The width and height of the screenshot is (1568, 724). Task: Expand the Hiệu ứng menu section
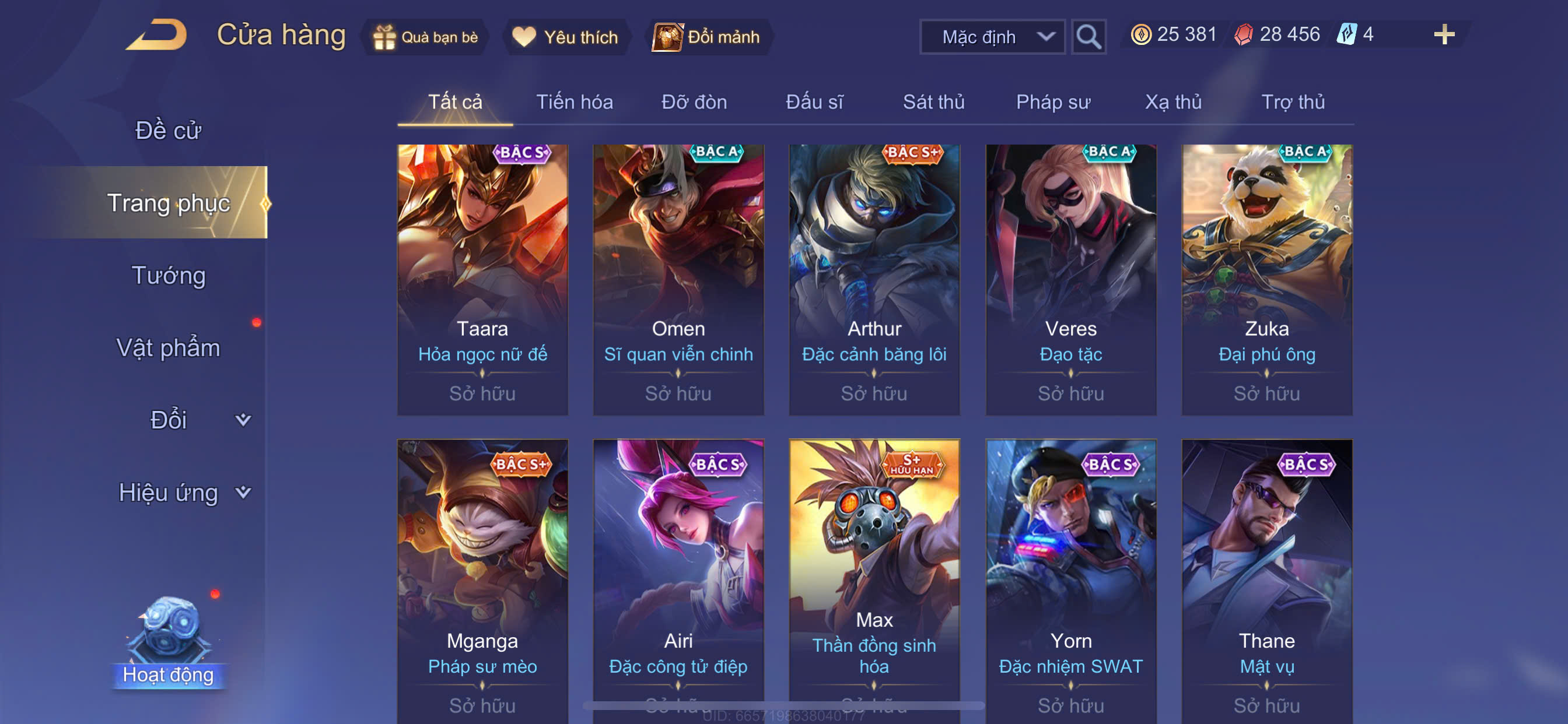coord(183,492)
